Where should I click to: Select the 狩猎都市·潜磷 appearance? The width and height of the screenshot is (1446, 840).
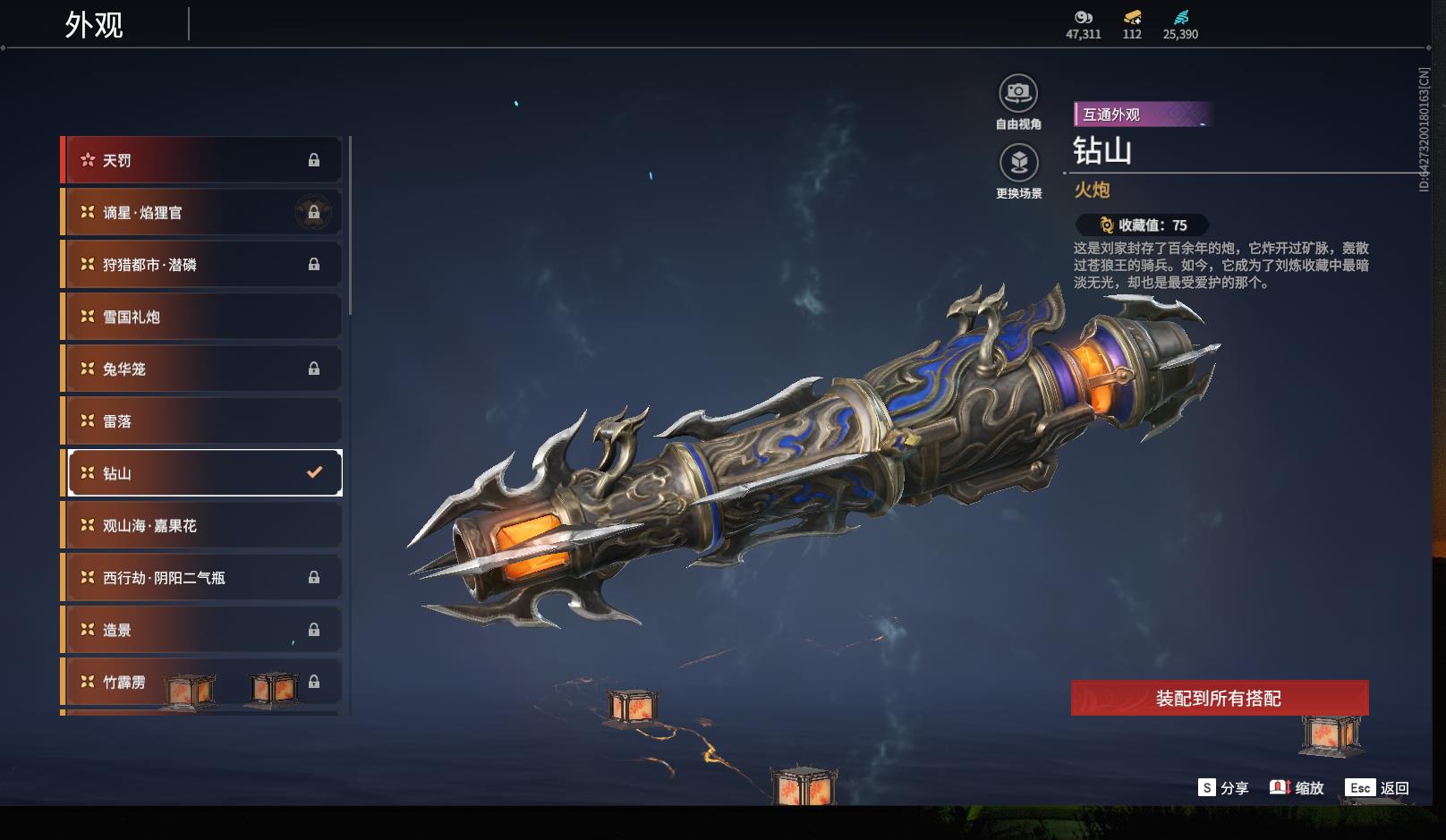[x=202, y=265]
